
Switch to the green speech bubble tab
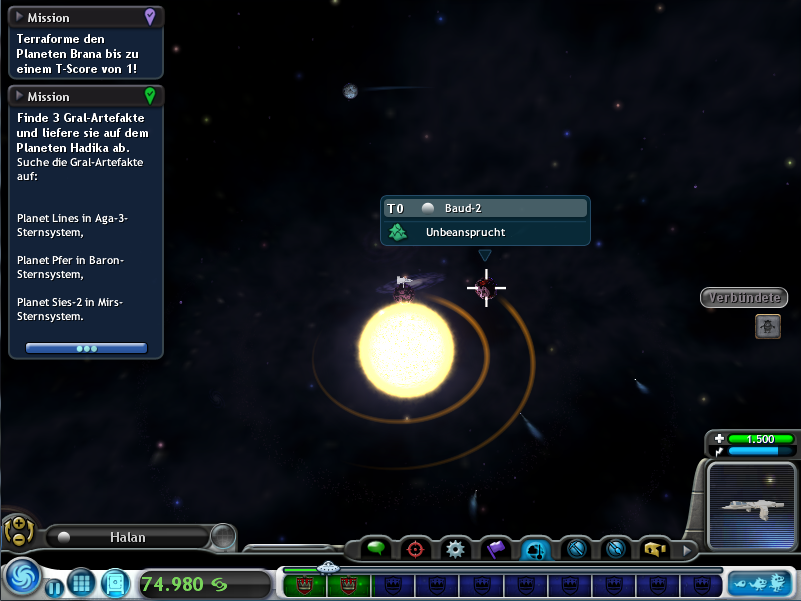pos(376,549)
